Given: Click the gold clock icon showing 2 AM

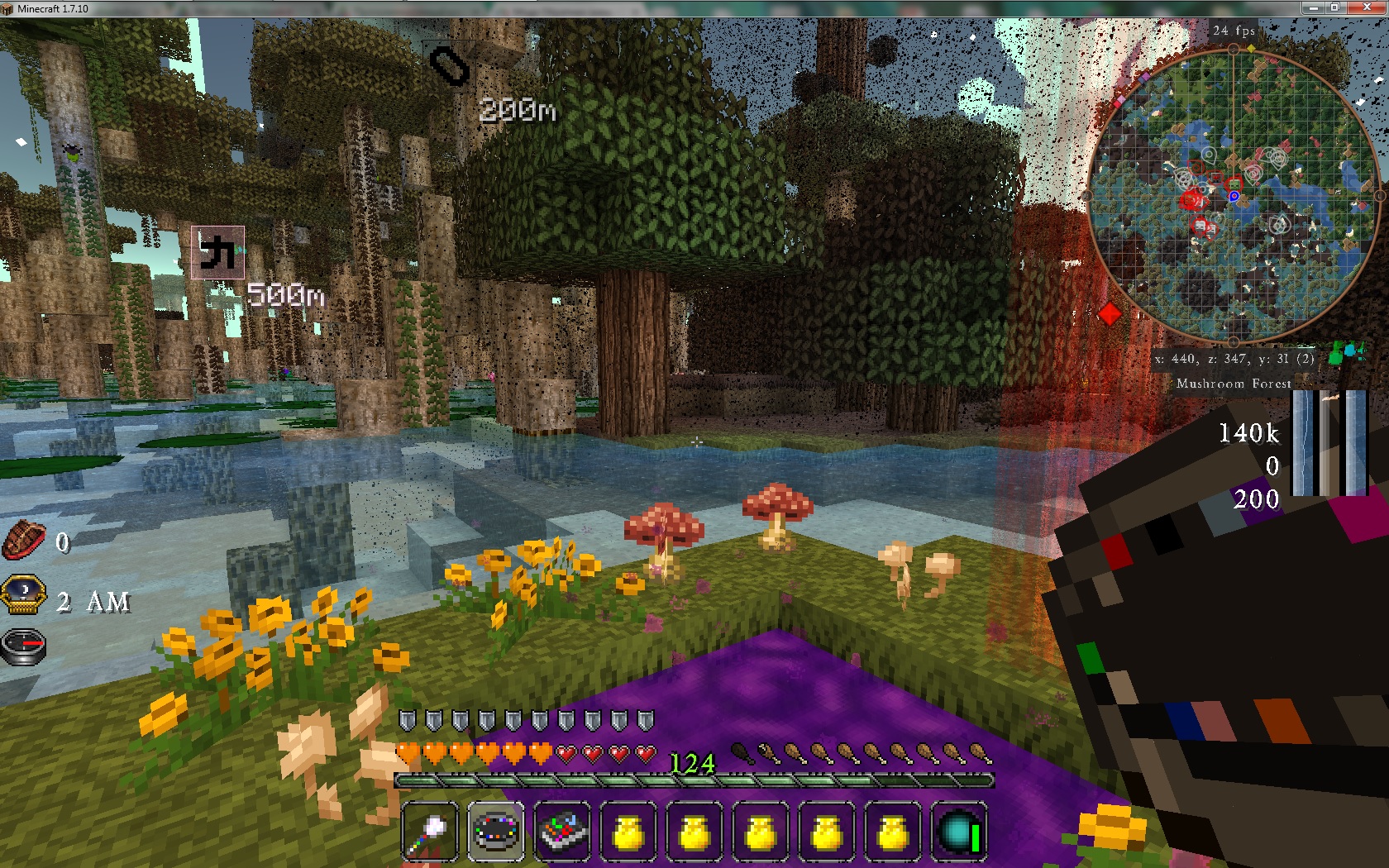Looking at the screenshot, I should pyautogui.click(x=23, y=594).
